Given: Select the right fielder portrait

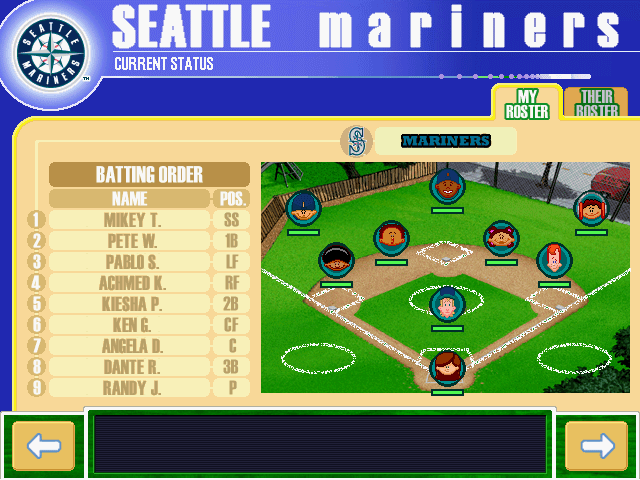Looking at the screenshot, I should 590,208.
